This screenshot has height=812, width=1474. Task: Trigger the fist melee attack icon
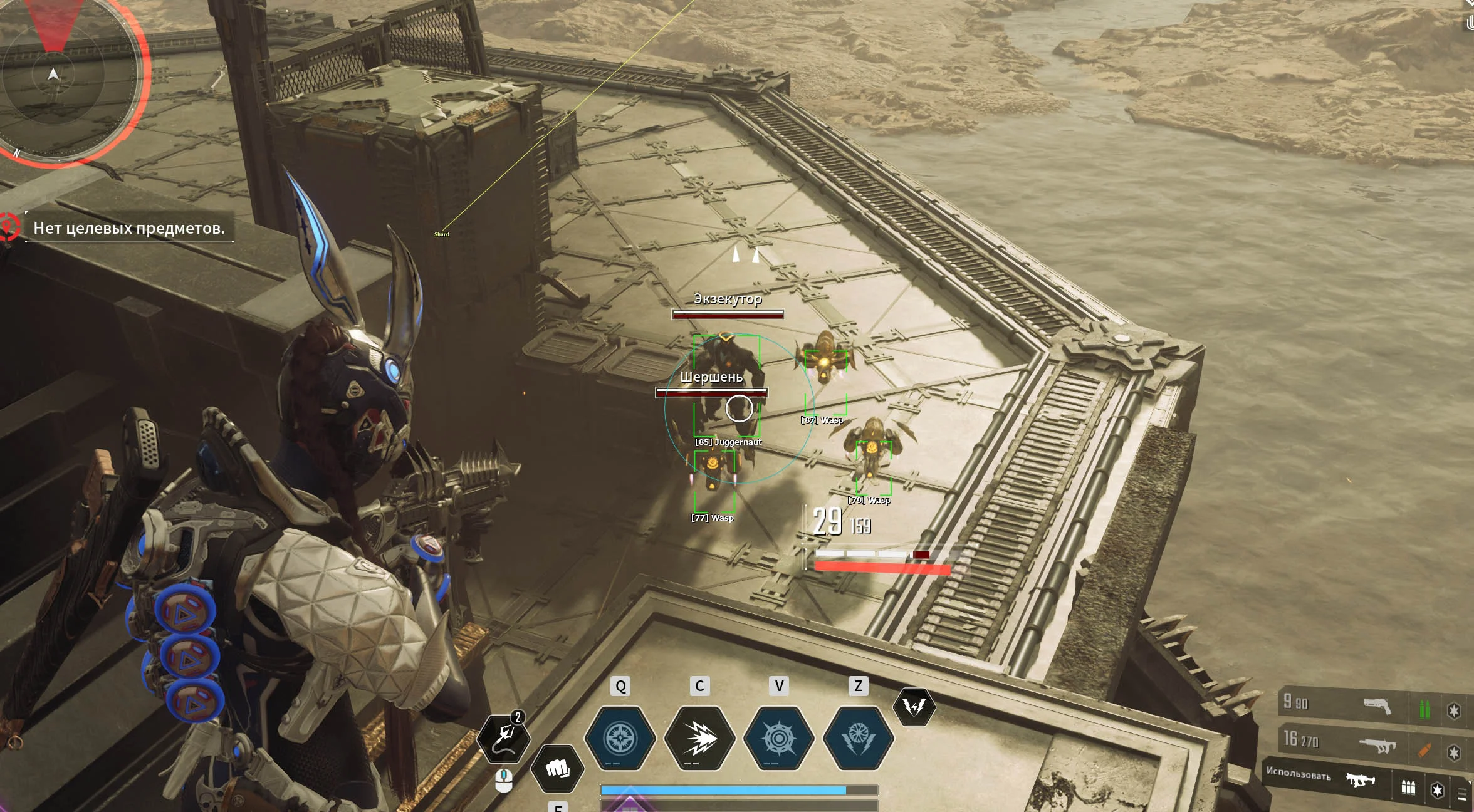[x=557, y=768]
